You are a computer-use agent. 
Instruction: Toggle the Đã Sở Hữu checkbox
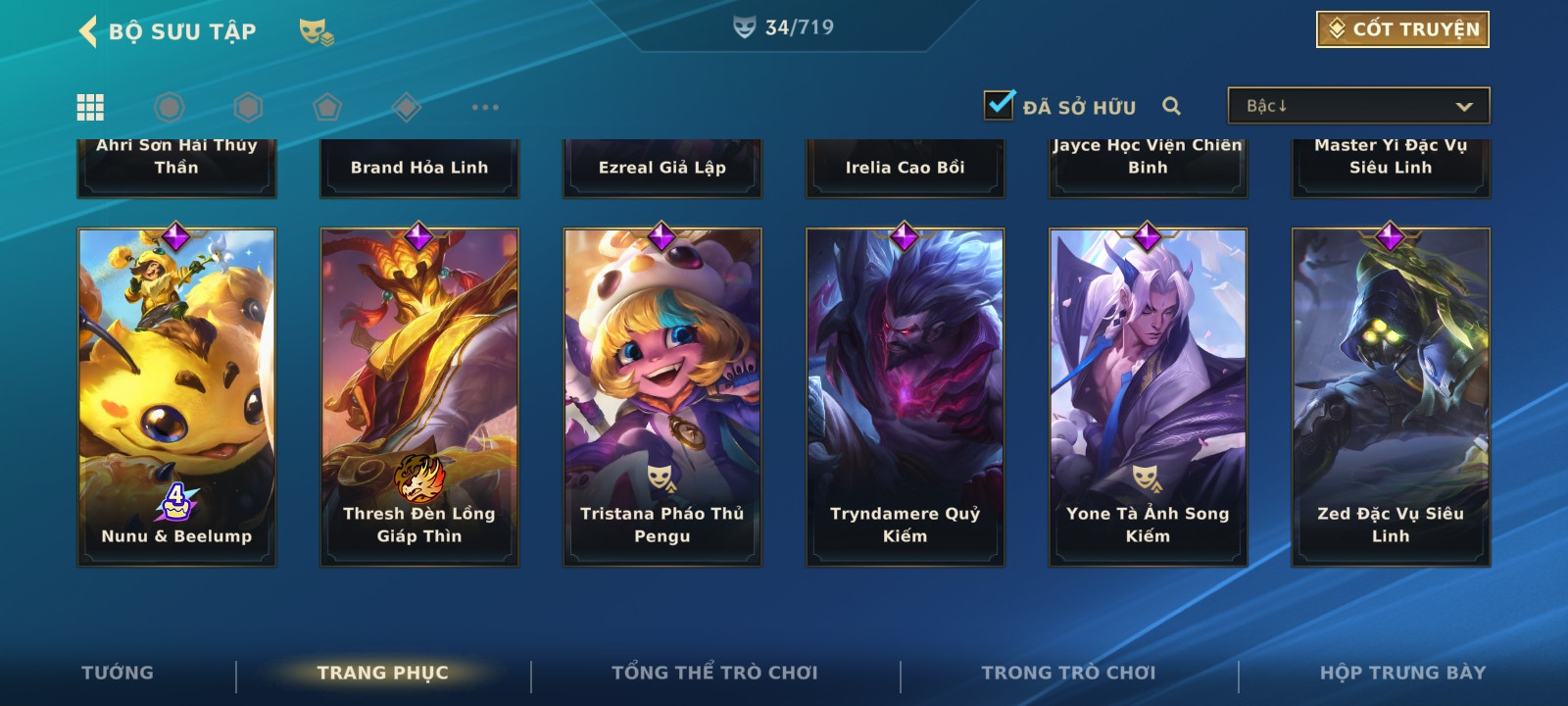1000,105
